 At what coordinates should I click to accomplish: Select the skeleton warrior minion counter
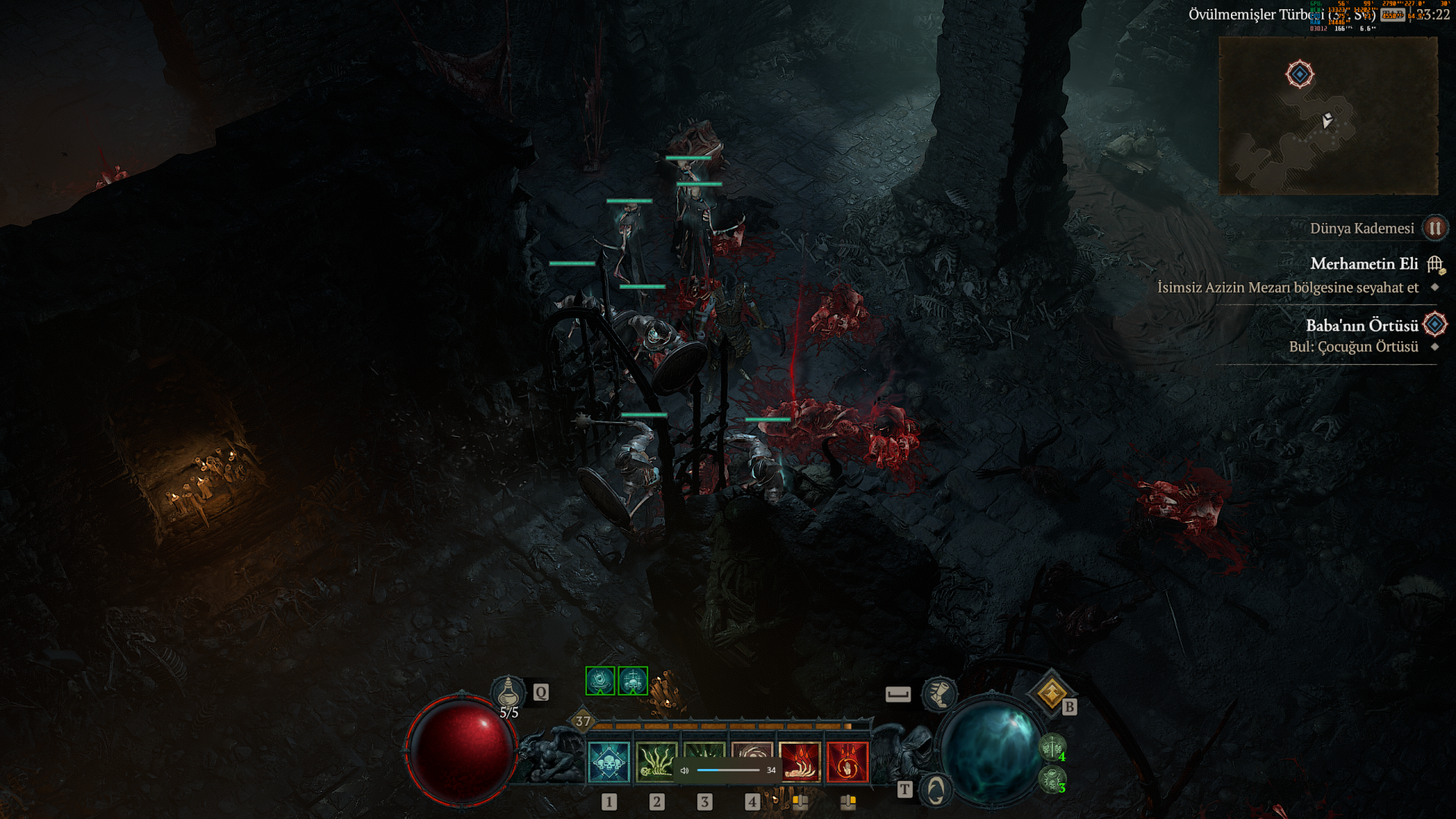[1053, 748]
